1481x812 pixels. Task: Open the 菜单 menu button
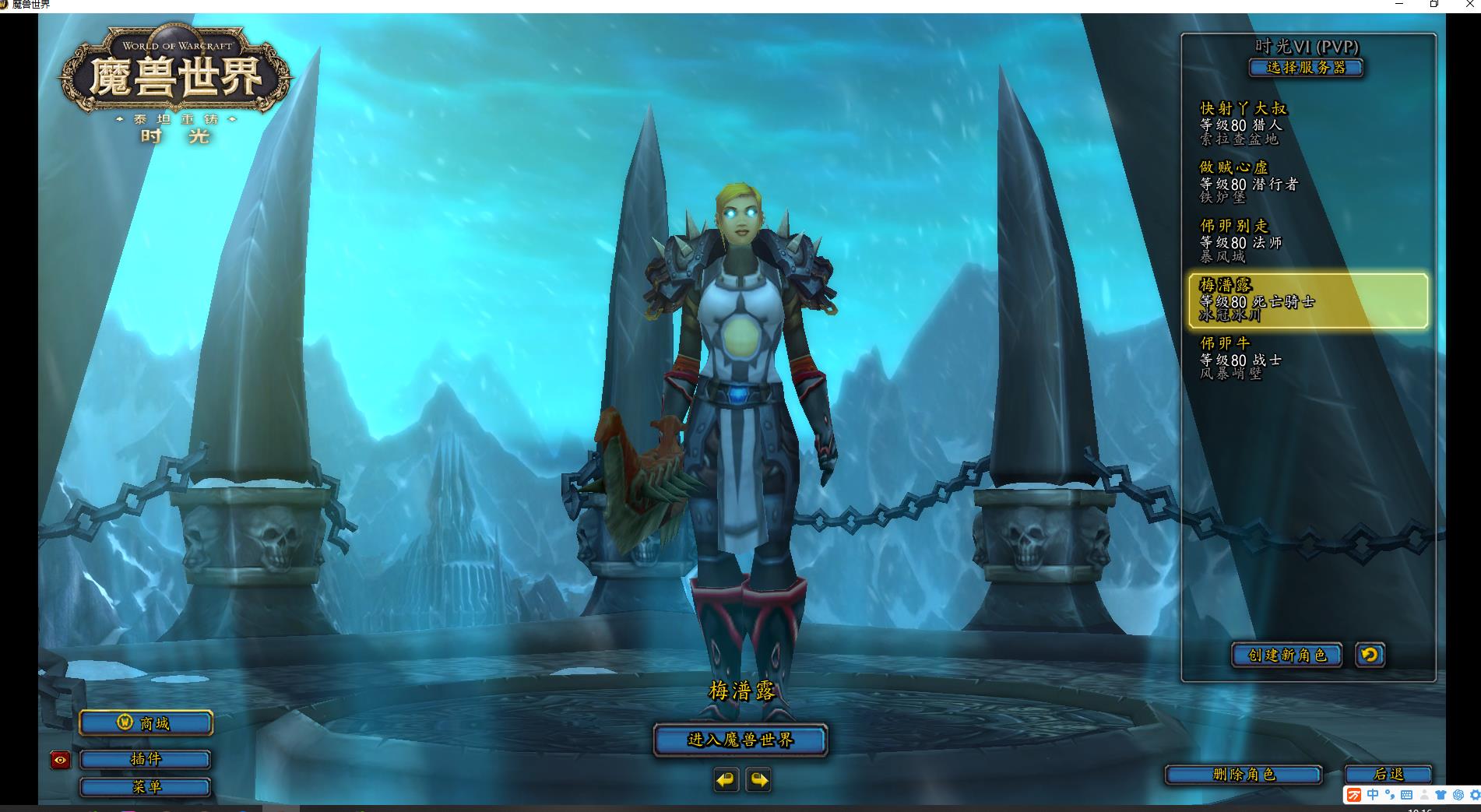point(146,787)
